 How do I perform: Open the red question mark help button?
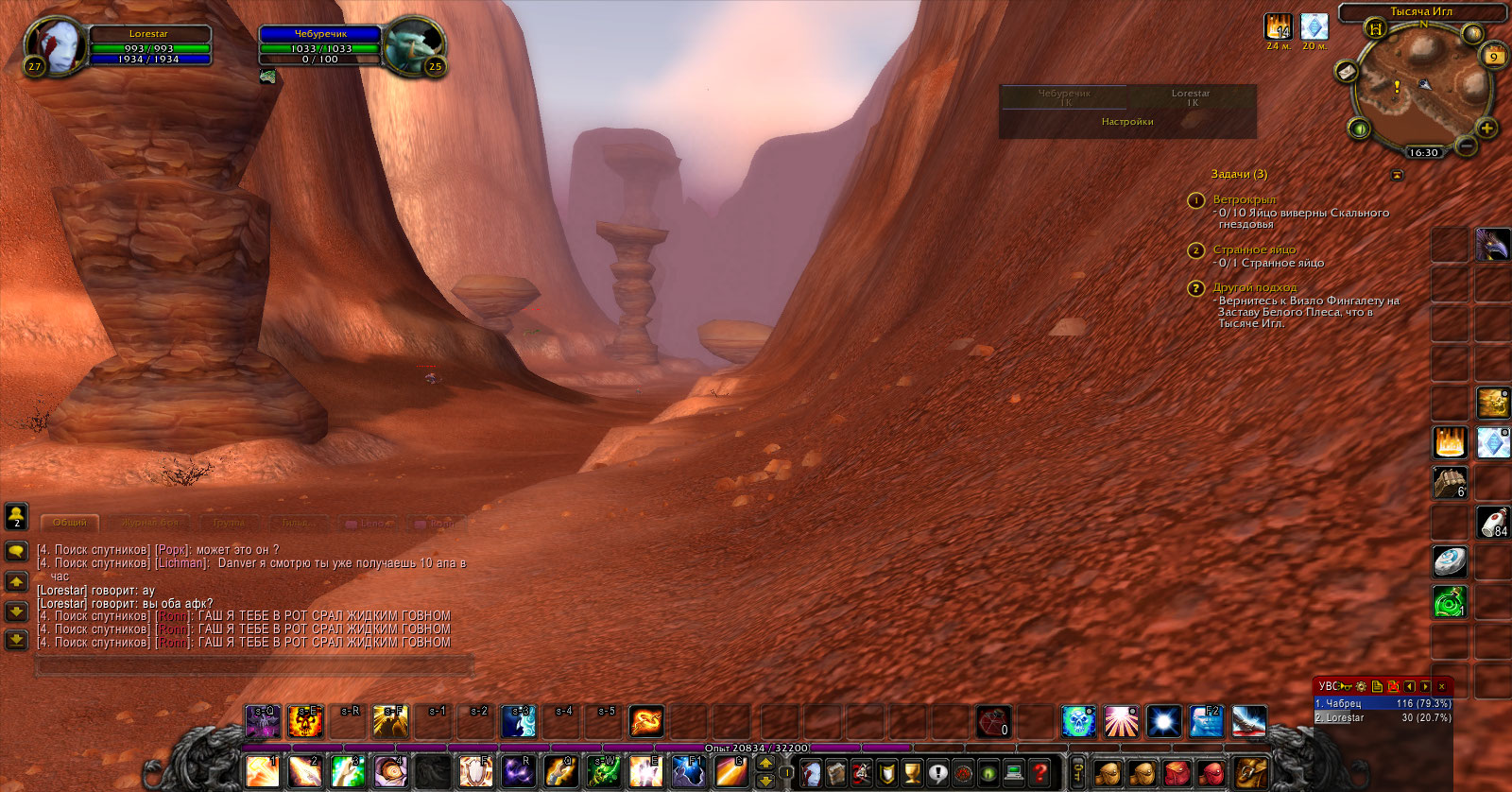[x=1039, y=773]
